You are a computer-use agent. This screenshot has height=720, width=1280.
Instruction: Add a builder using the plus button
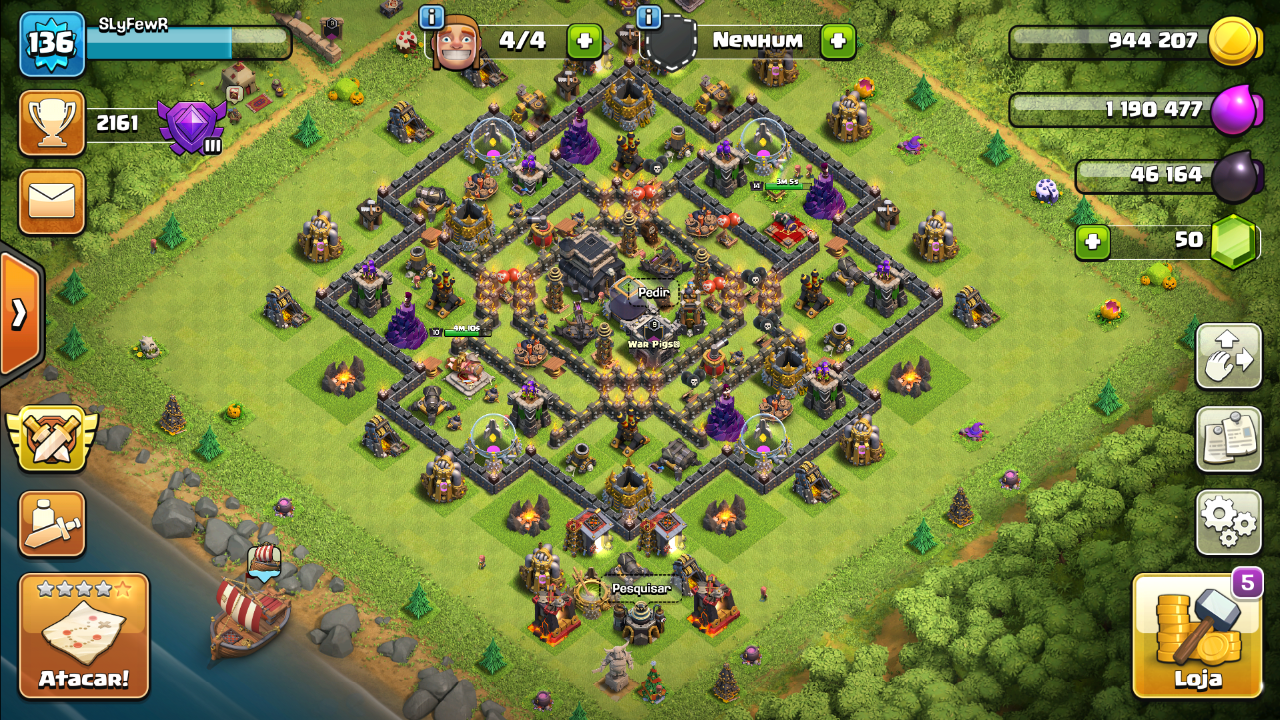(x=585, y=41)
